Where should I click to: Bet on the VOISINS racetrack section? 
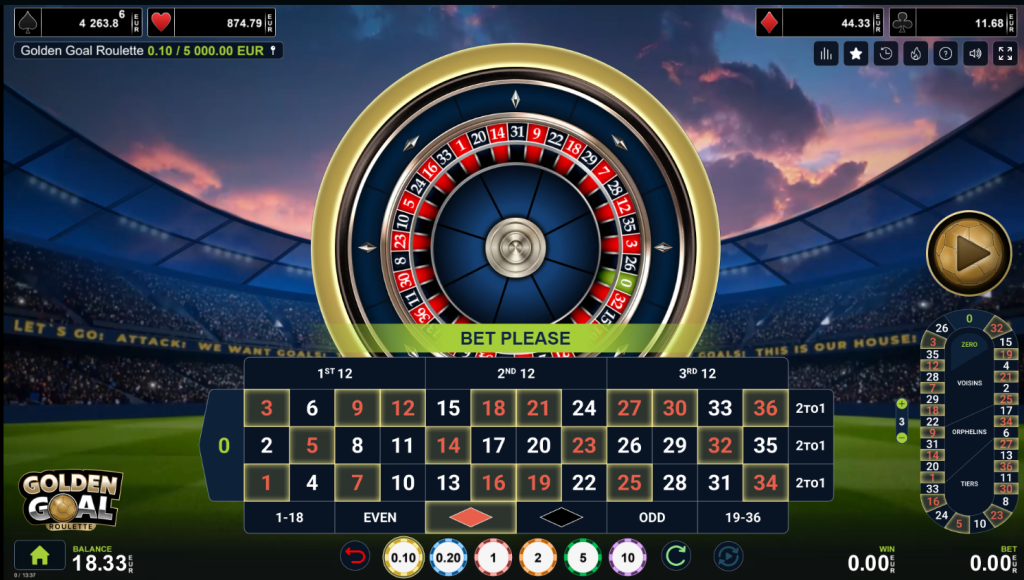(968, 383)
